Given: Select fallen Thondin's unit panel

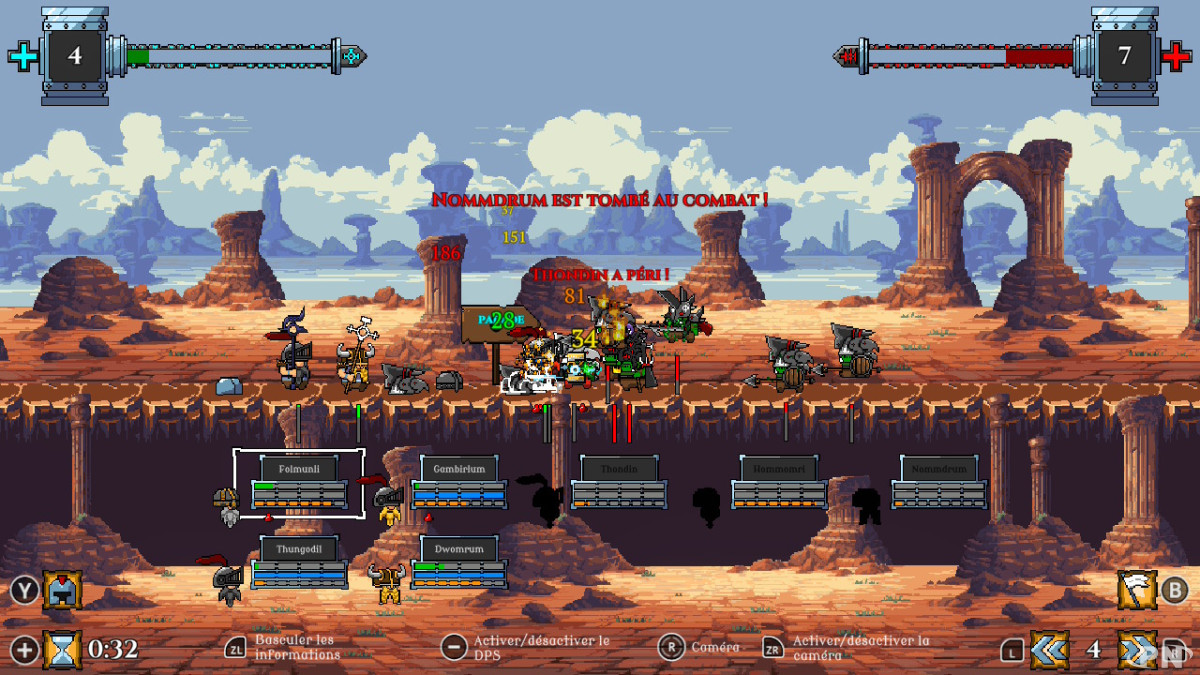Looking at the screenshot, I should pos(619,483).
